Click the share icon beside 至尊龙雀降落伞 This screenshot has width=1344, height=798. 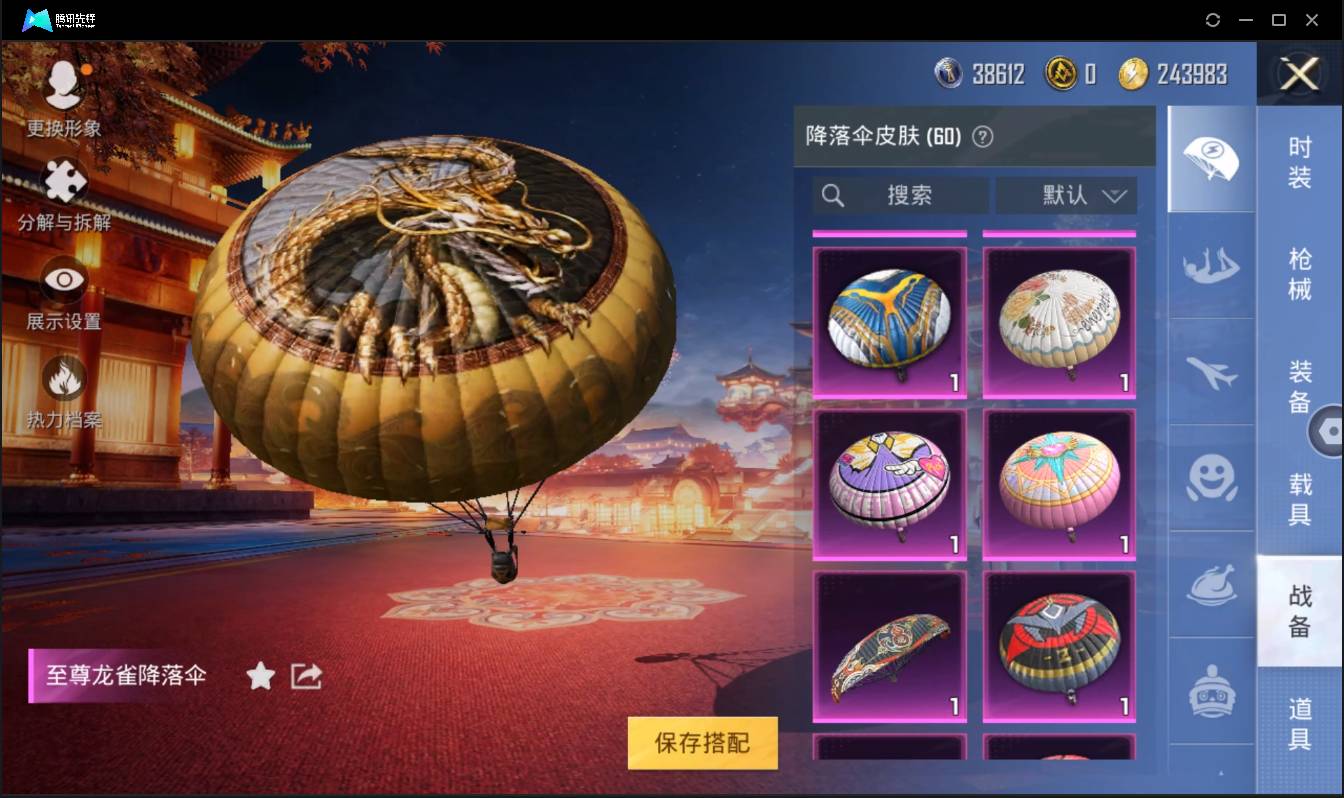click(x=305, y=676)
